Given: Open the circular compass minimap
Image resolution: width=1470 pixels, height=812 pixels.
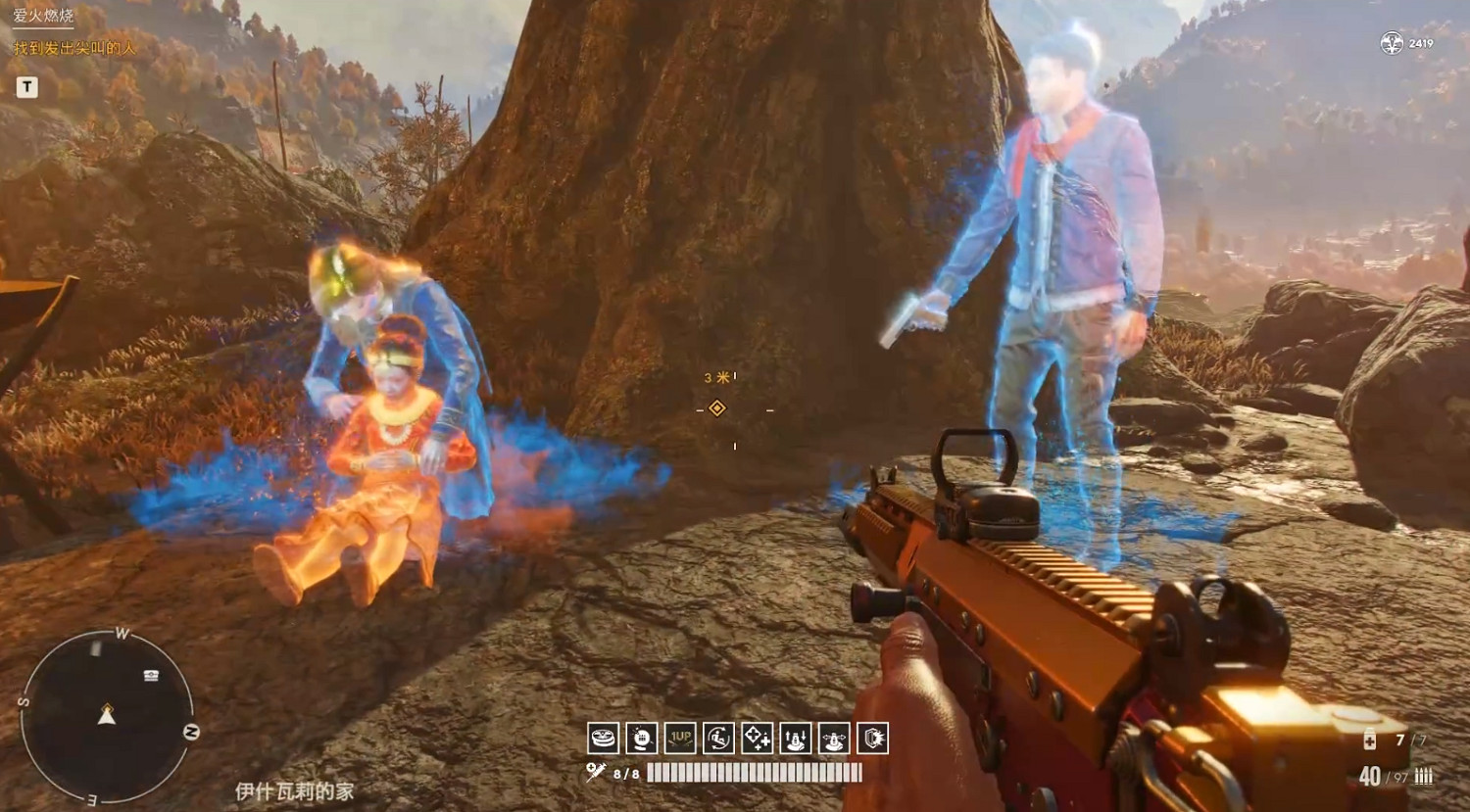Looking at the screenshot, I should (x=107, y=717).
